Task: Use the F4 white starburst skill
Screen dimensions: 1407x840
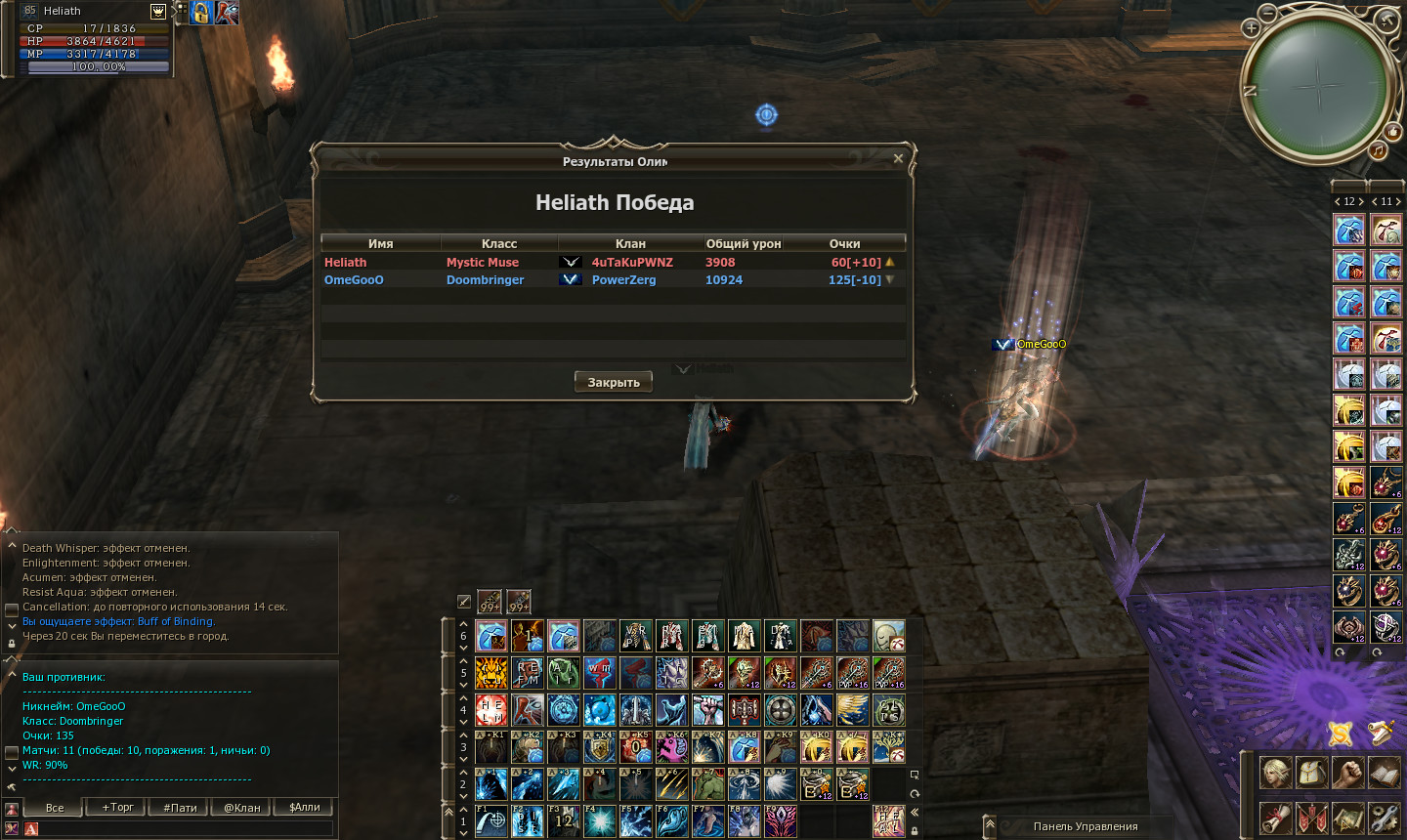Action: tap(599, 821)
